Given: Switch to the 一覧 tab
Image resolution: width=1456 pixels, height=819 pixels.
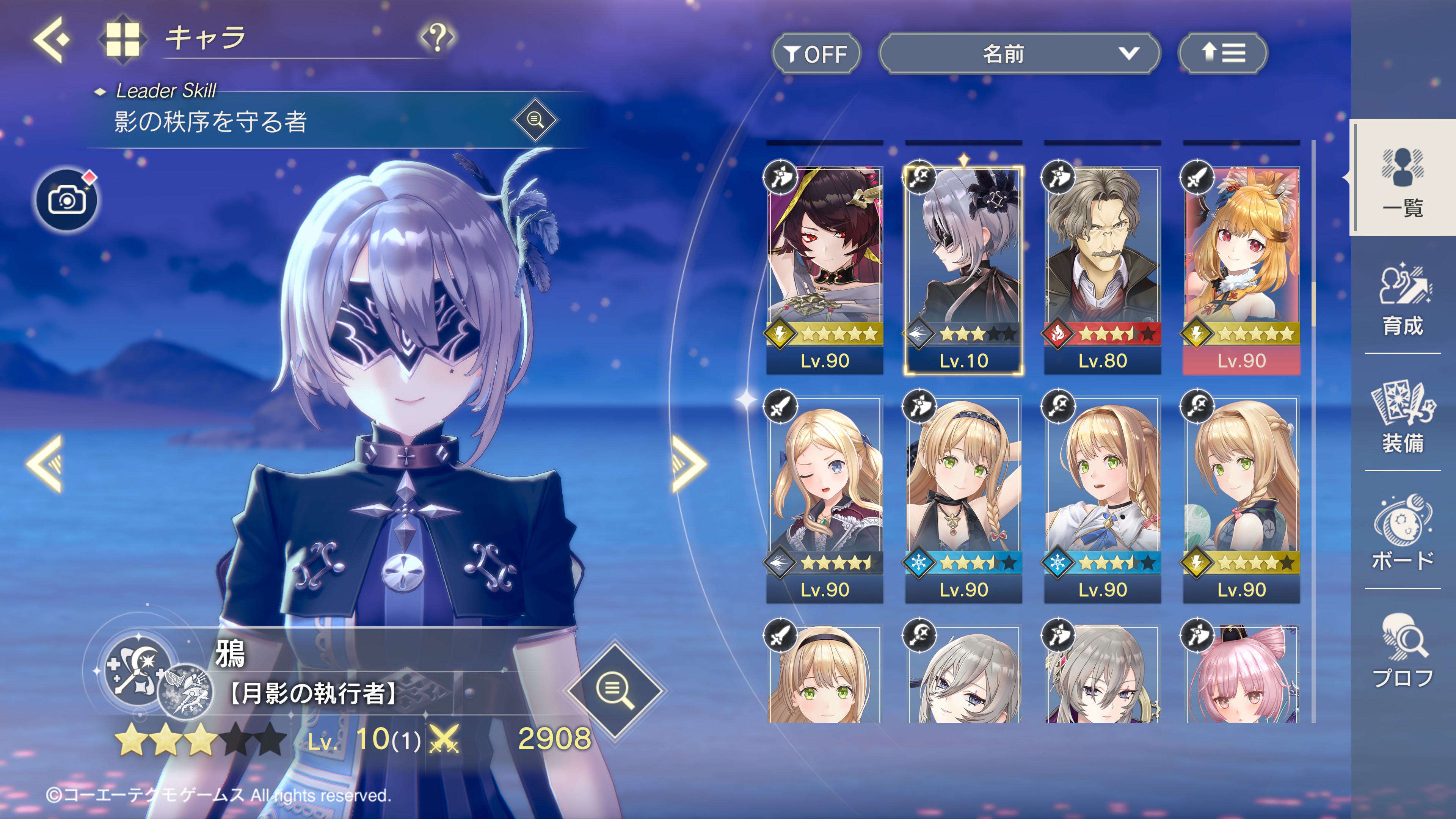Looking at the screenshot, I should 1403,178.
